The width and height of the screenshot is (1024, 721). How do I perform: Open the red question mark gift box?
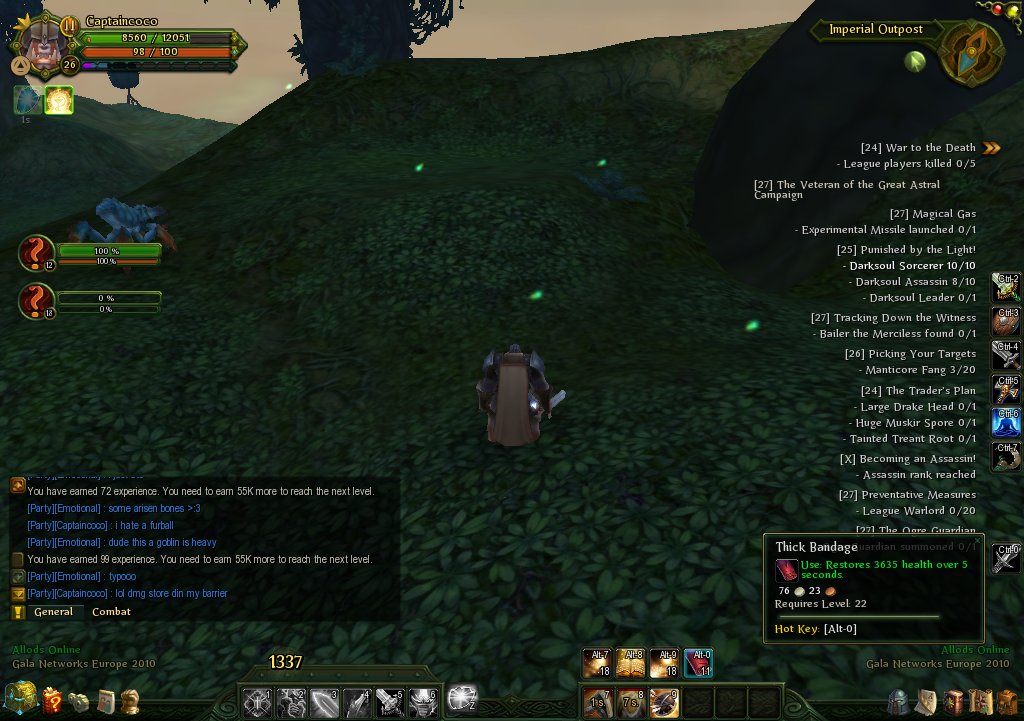pyautogui.click(x=52, y=700)
